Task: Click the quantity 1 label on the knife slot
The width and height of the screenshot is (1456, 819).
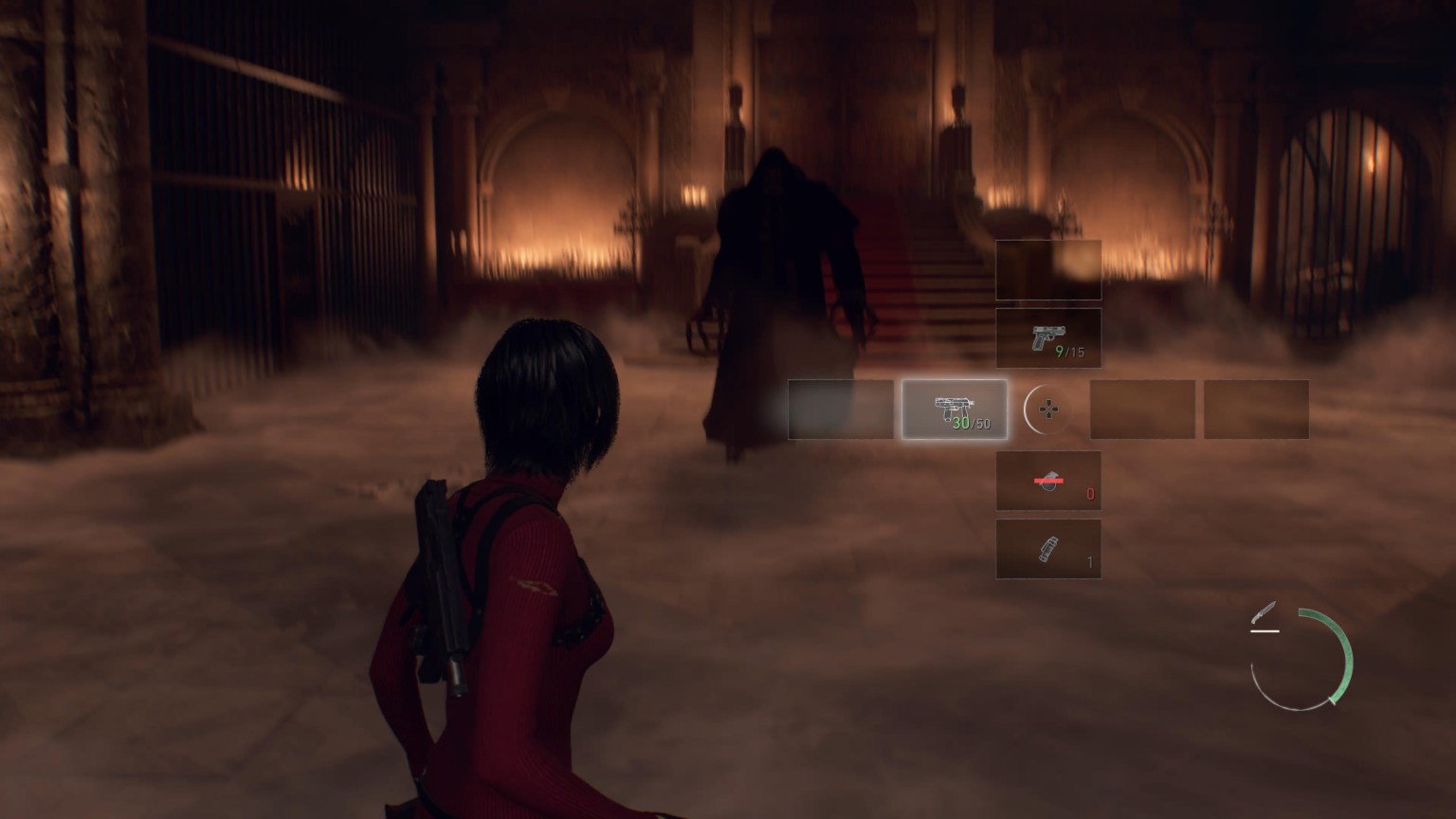Action: [1088, 561]
